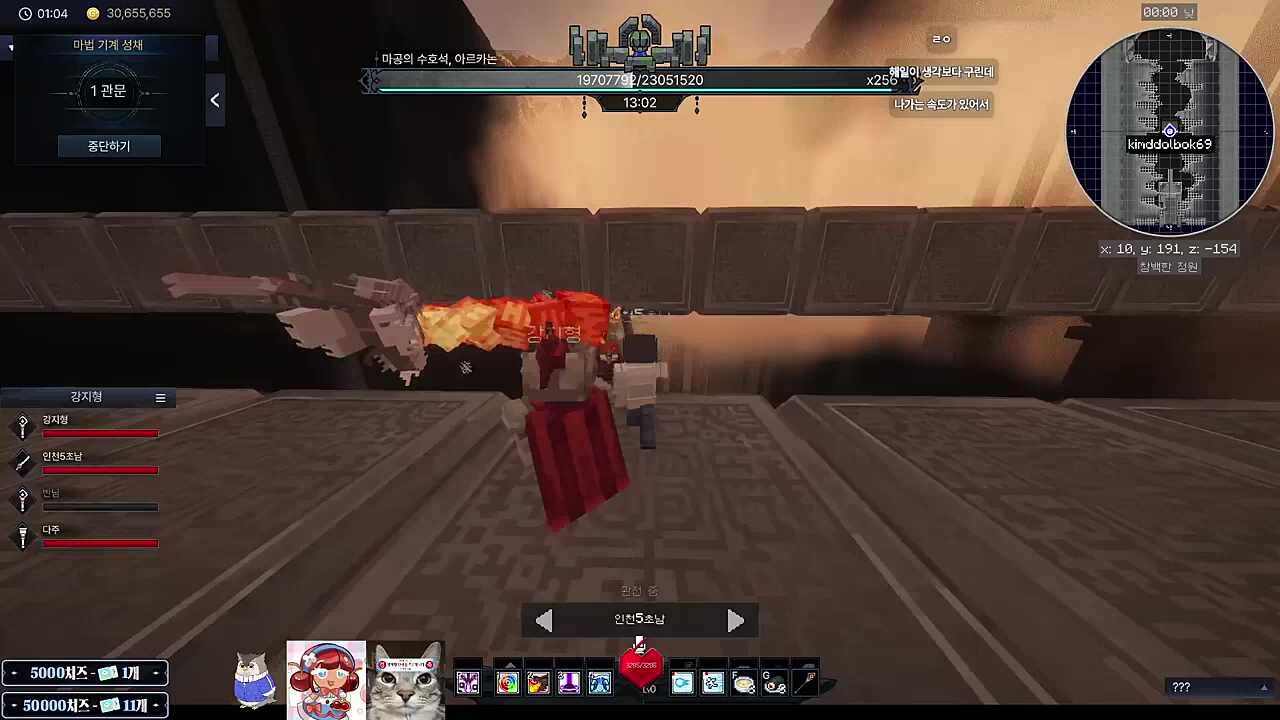Click the 5000치즈 donation banner
Image resolution: width=1280 pixels, height=720 pixels.
[85, 674]
